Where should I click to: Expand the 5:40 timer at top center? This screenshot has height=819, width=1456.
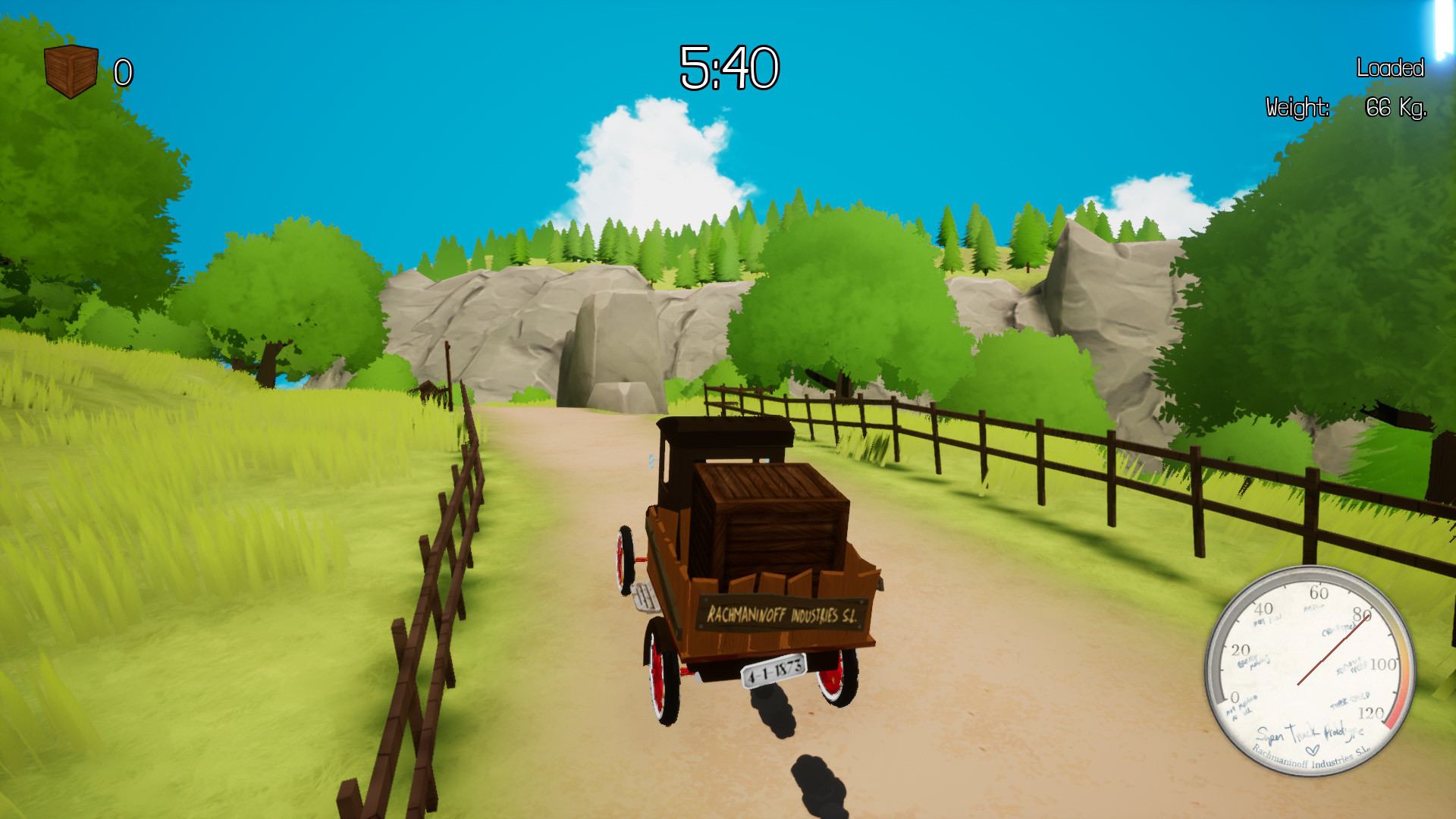pos(730,68)
